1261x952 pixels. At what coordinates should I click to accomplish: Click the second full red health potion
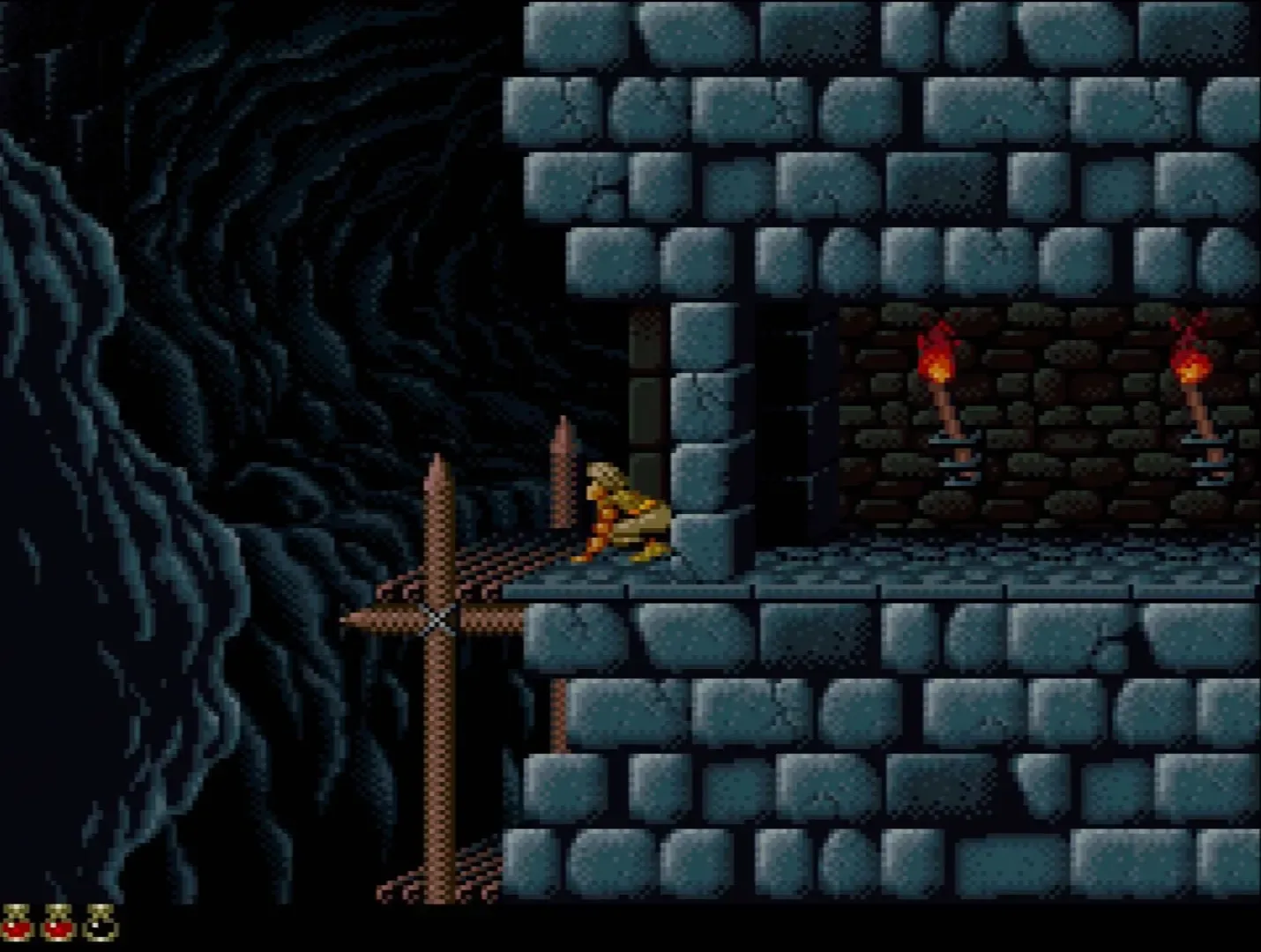click(x=58, y=920)
